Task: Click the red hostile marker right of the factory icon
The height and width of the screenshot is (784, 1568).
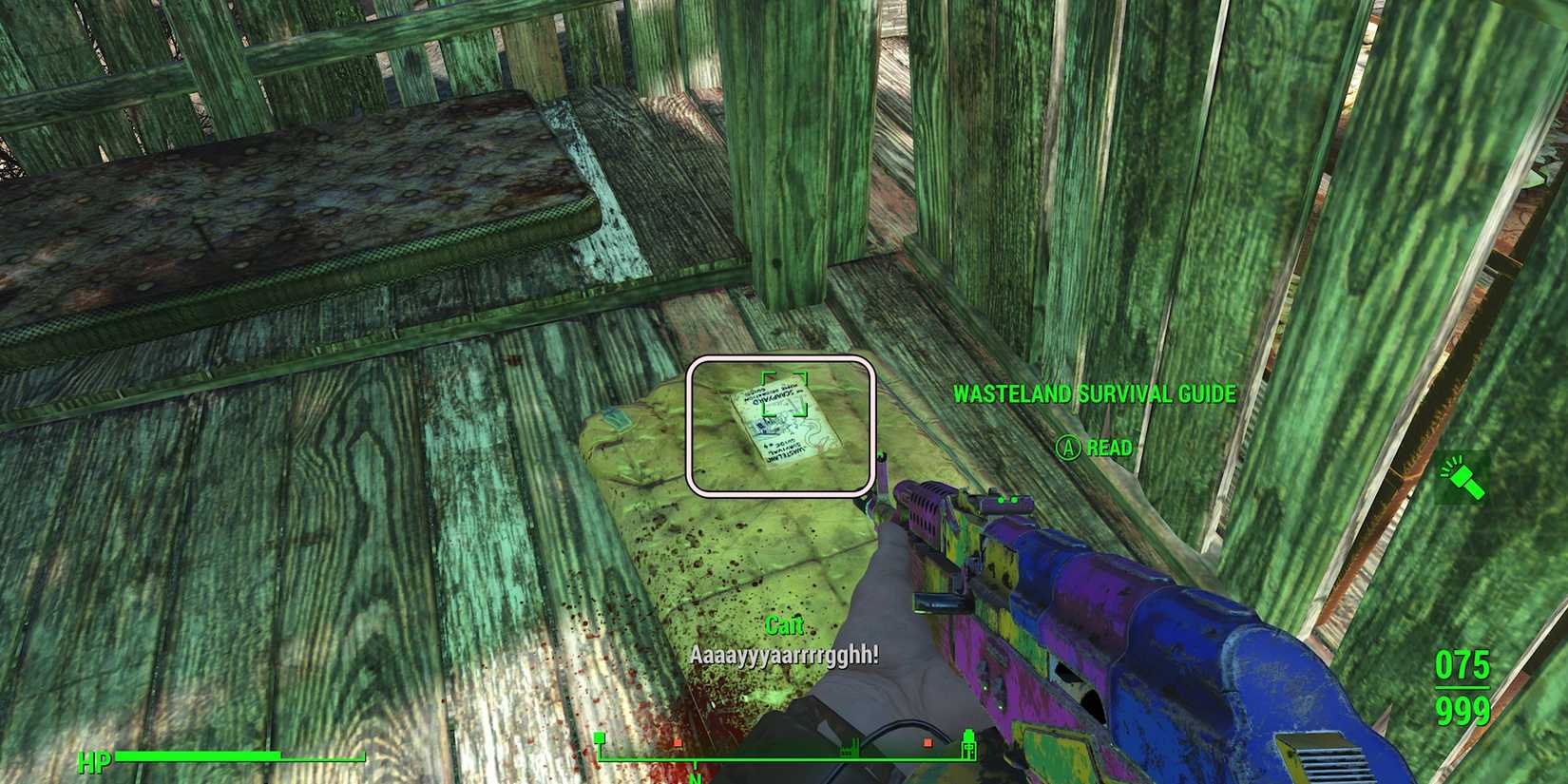Action: (927, 741)
